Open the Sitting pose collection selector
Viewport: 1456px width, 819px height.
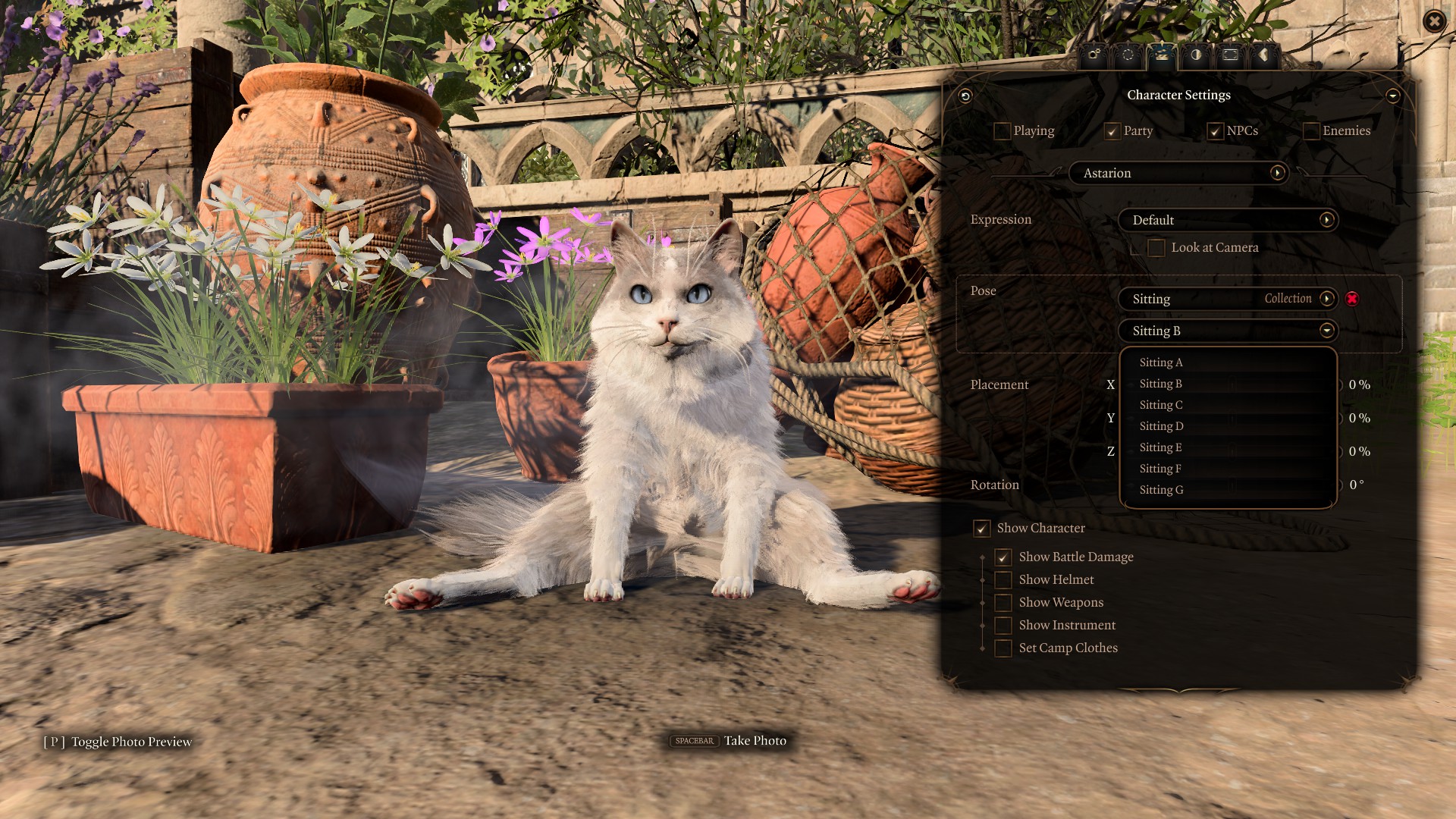(x=1228, y=299)
